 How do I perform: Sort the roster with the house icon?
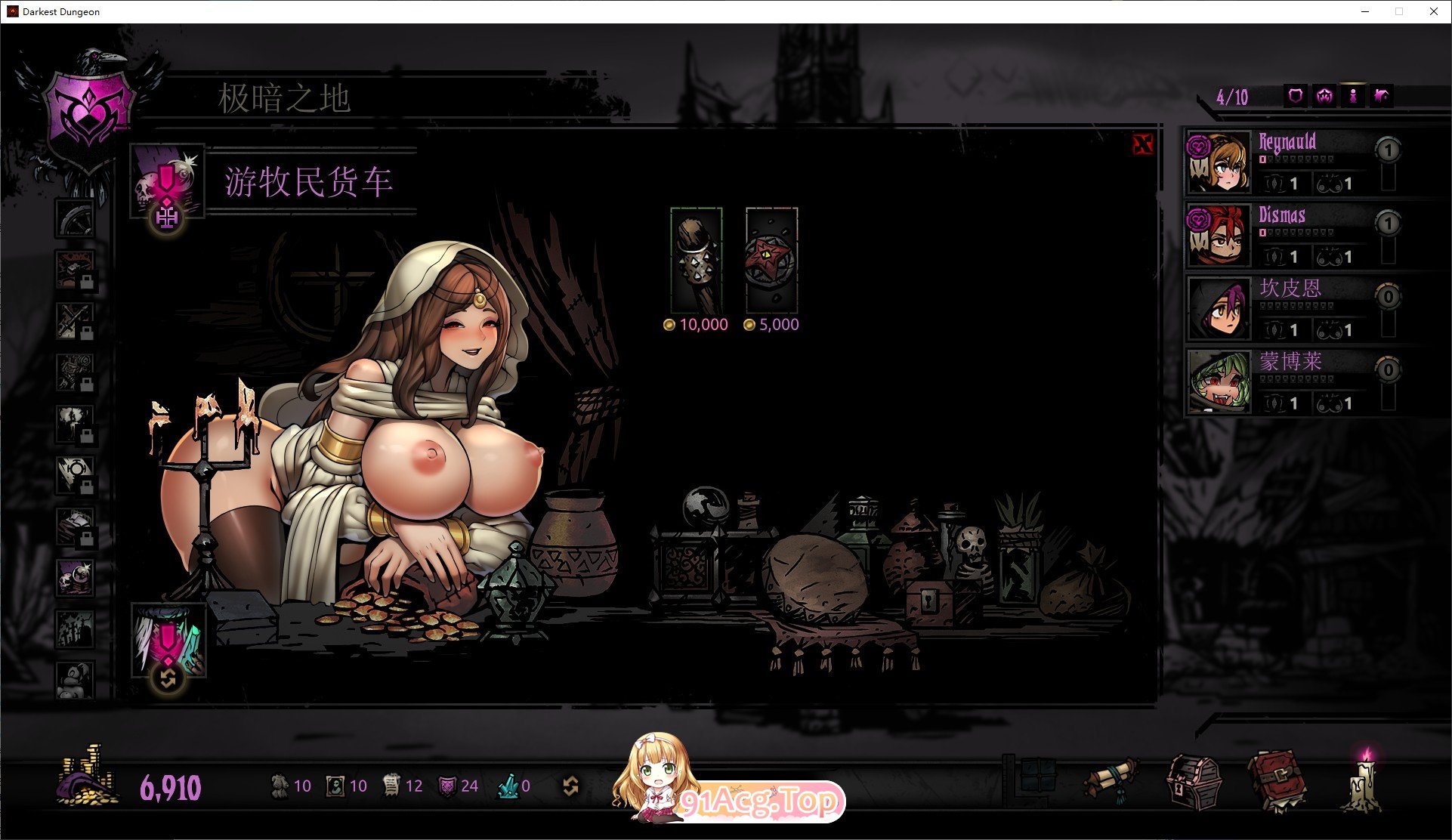(x=1382, y=96)
